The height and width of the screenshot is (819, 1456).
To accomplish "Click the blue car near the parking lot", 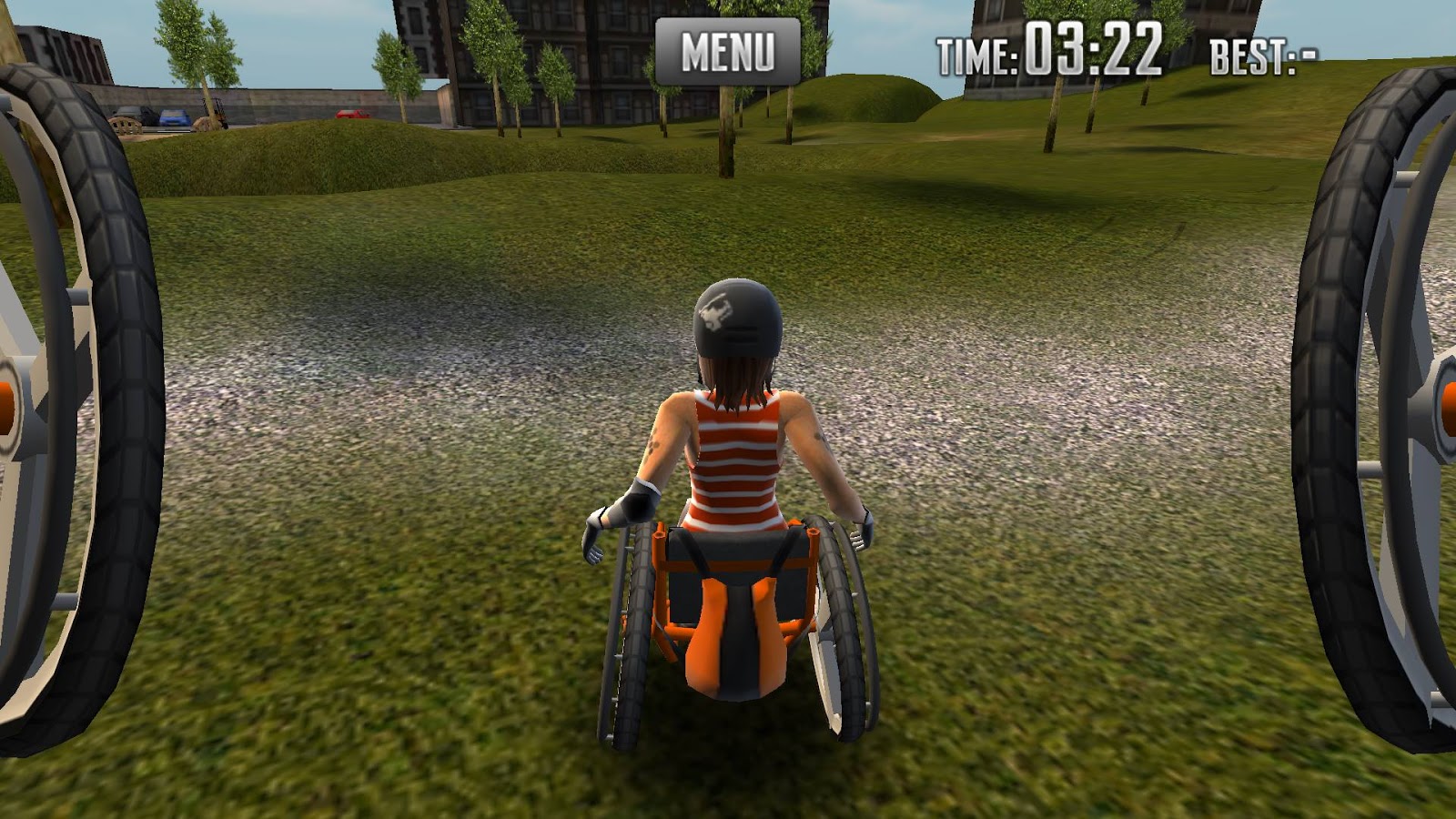I will pos(173,116).
